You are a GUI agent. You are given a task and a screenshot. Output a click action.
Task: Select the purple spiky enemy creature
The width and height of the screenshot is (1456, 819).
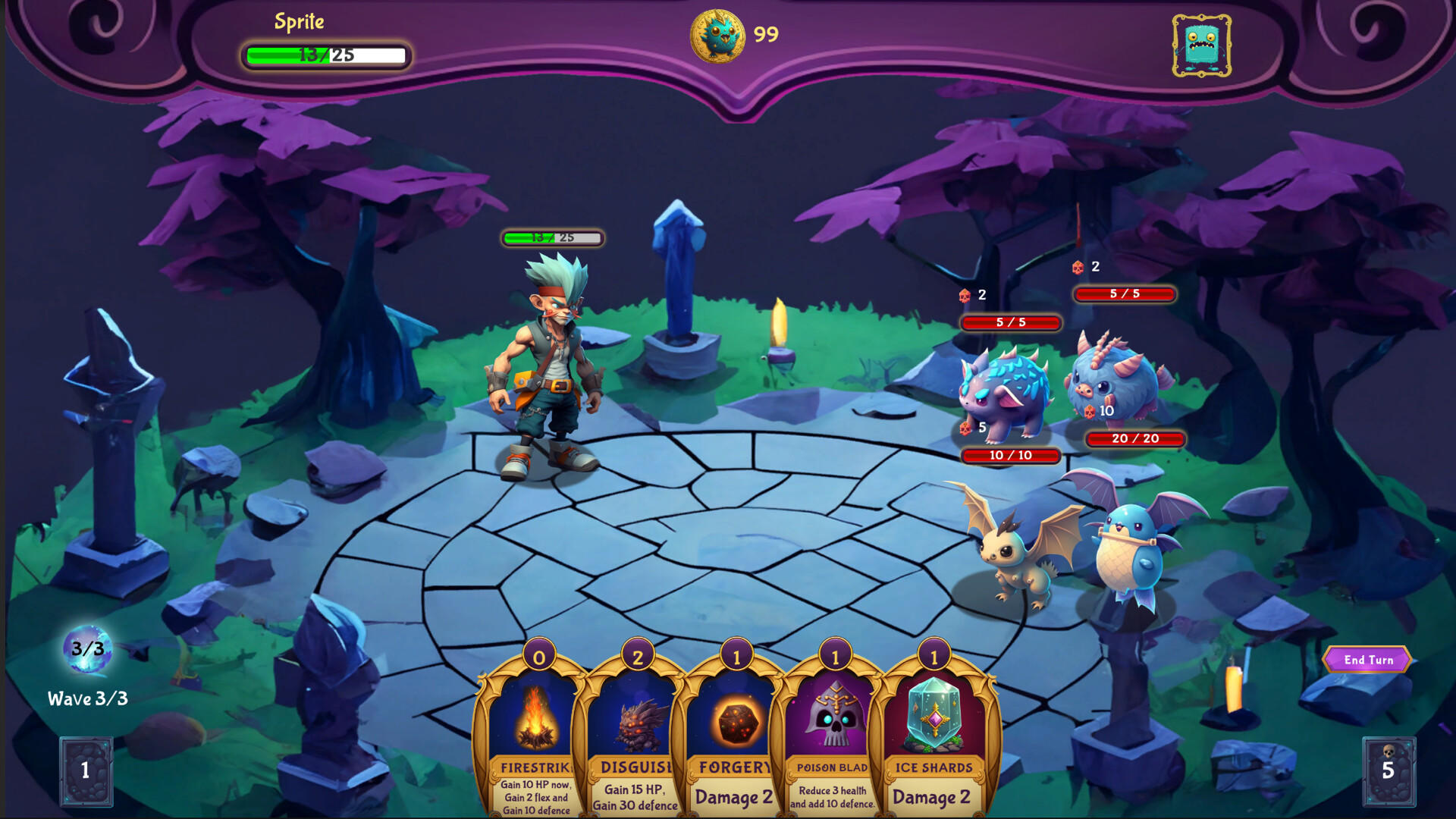click(1005, 398)
